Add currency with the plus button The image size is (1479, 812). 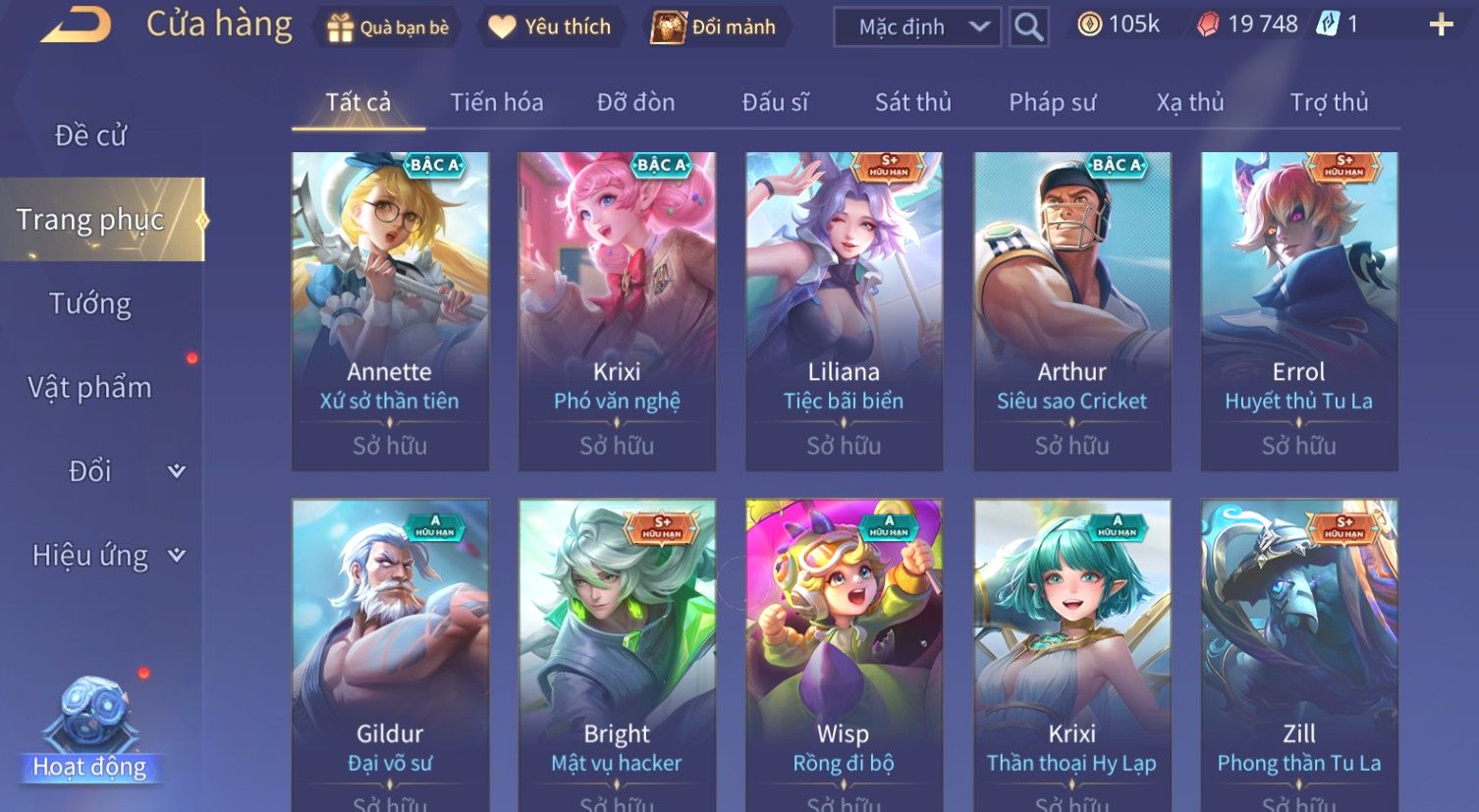point(1441,26)
